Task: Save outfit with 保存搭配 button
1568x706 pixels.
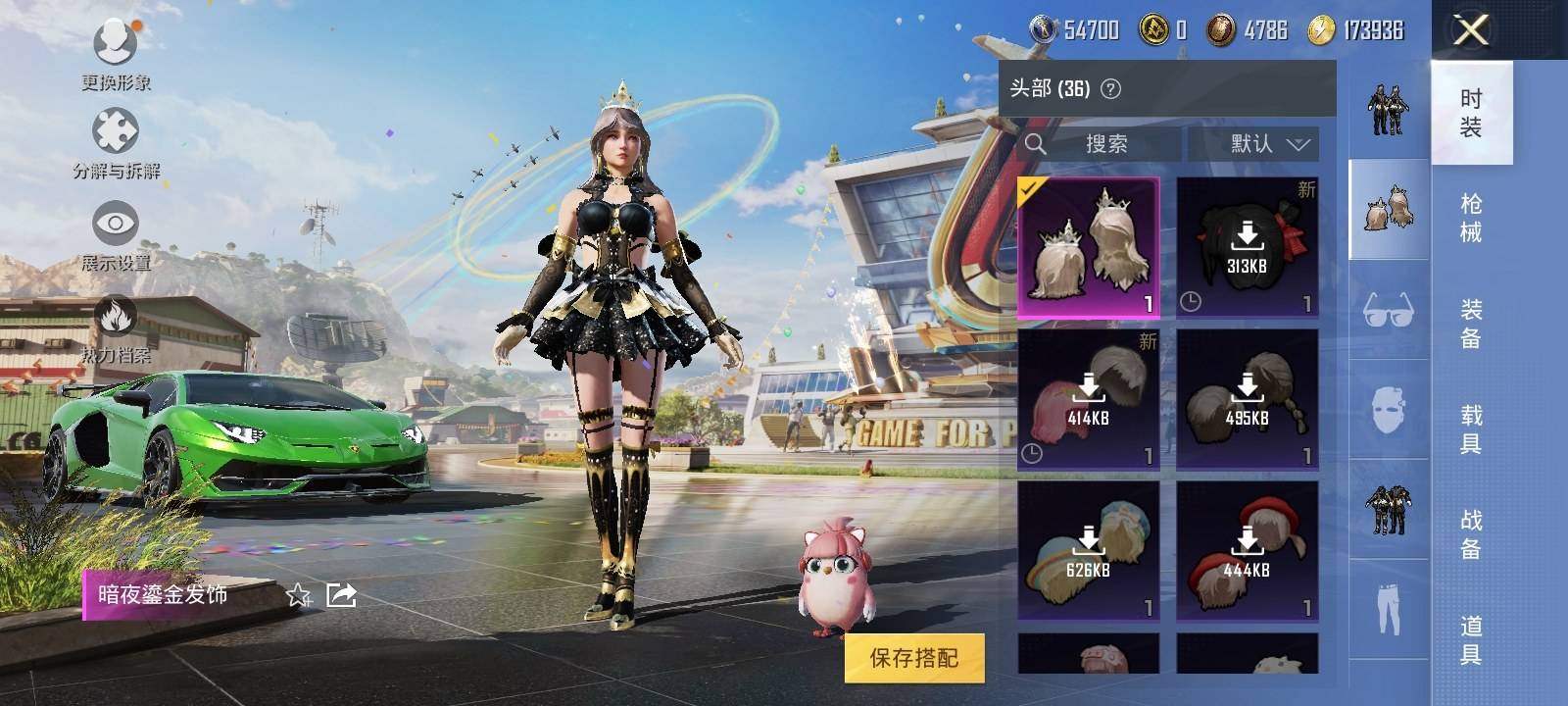Action: pyautogui.click(x=913, y=658)
